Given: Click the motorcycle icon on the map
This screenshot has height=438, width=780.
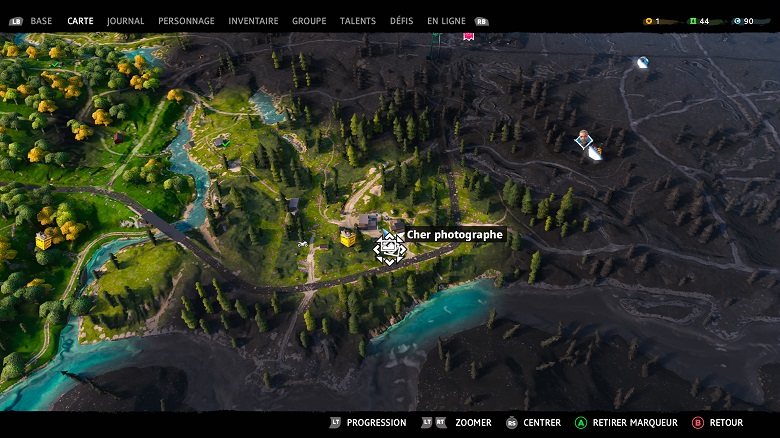Looking at the screenshot, I should 301,243.
